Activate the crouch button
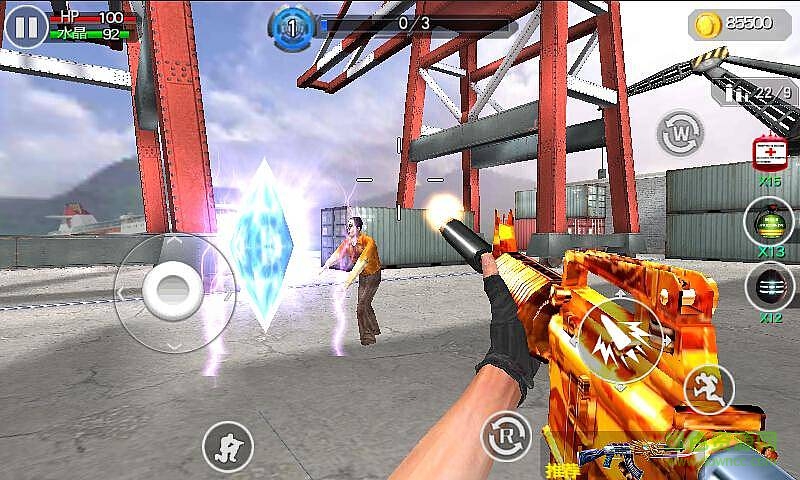 (228, 445)
